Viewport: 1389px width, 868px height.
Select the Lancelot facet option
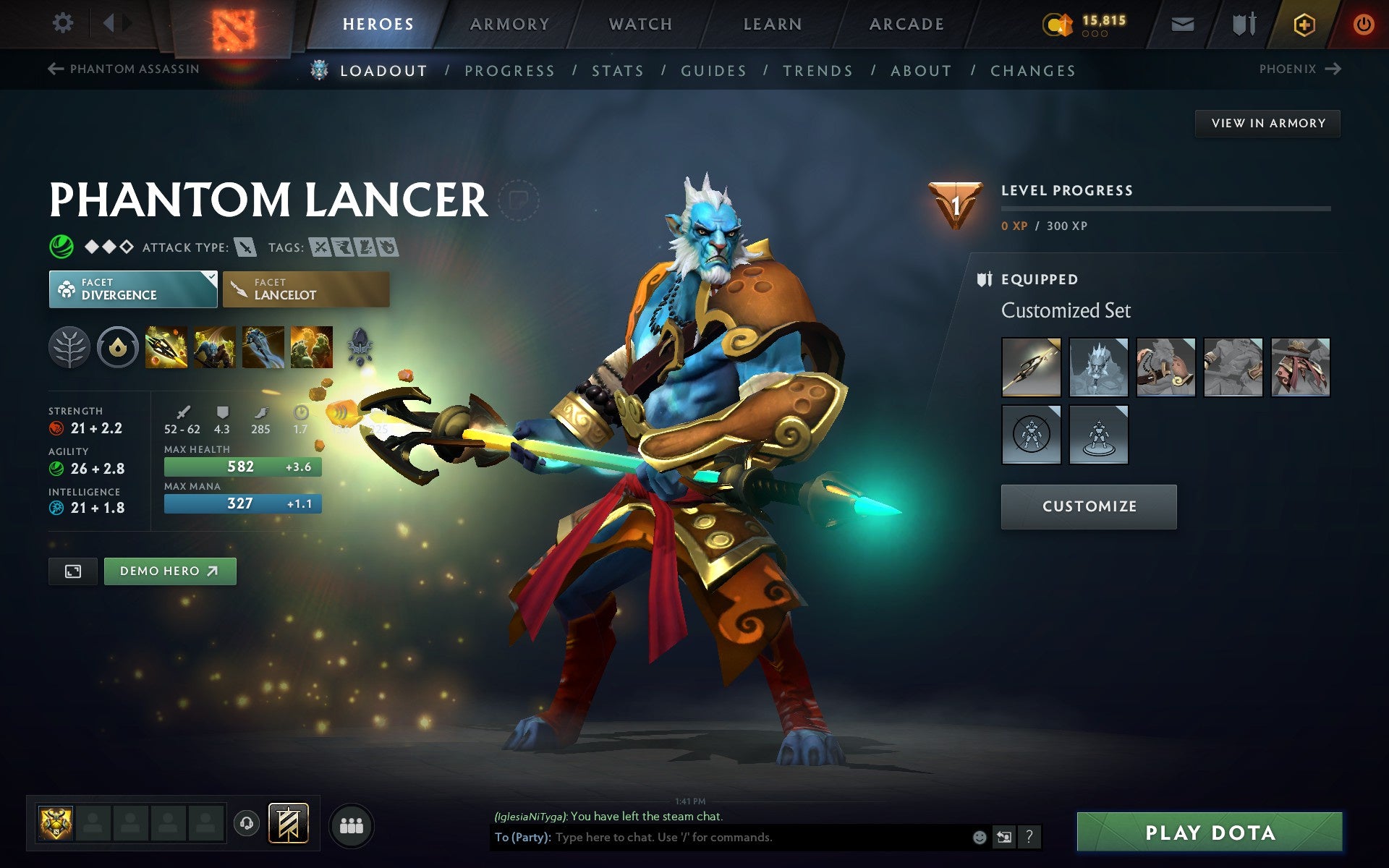pyautogui.click(x=305, y=289)
